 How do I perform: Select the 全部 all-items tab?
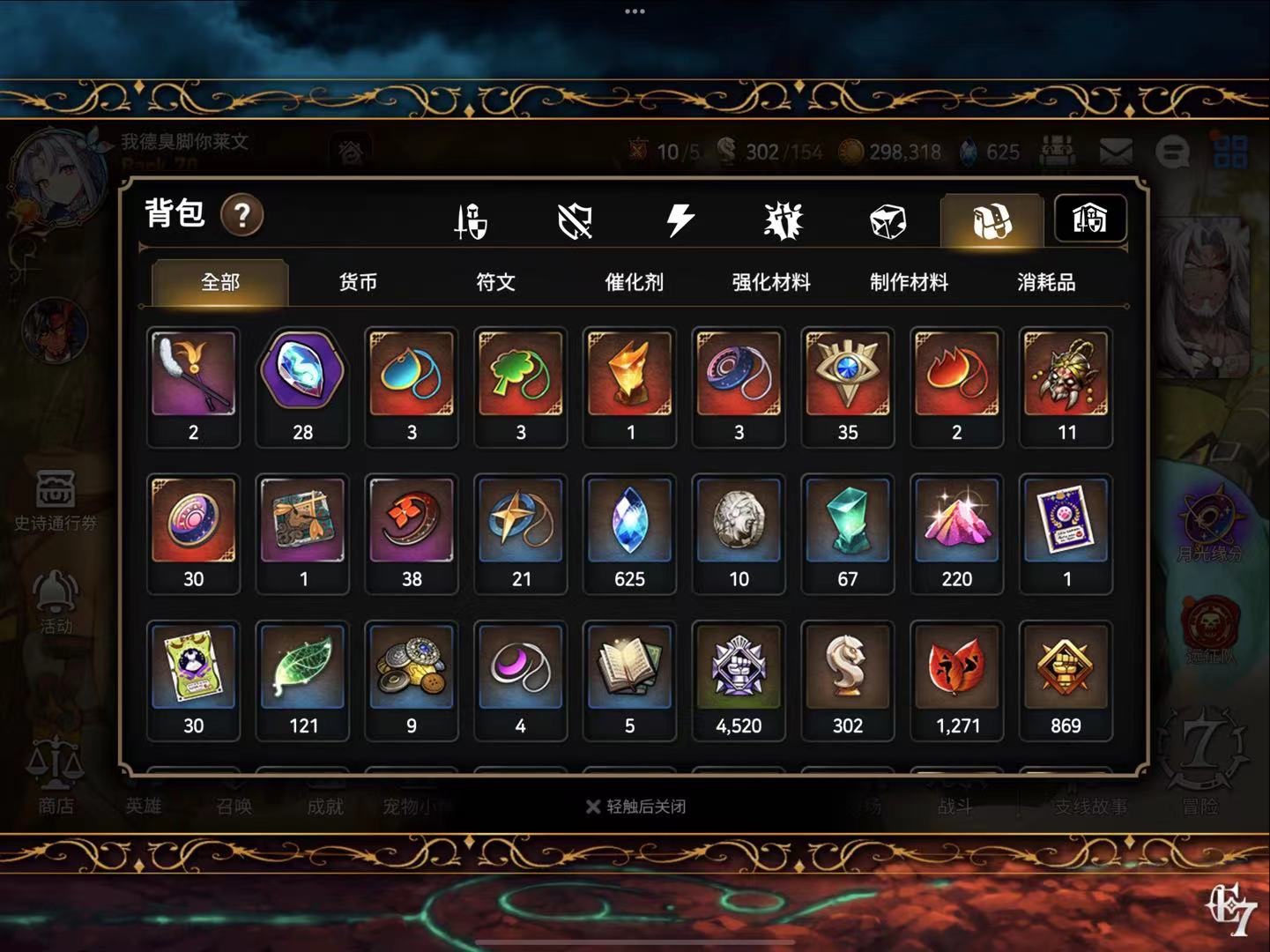click(x=220, y=282)
